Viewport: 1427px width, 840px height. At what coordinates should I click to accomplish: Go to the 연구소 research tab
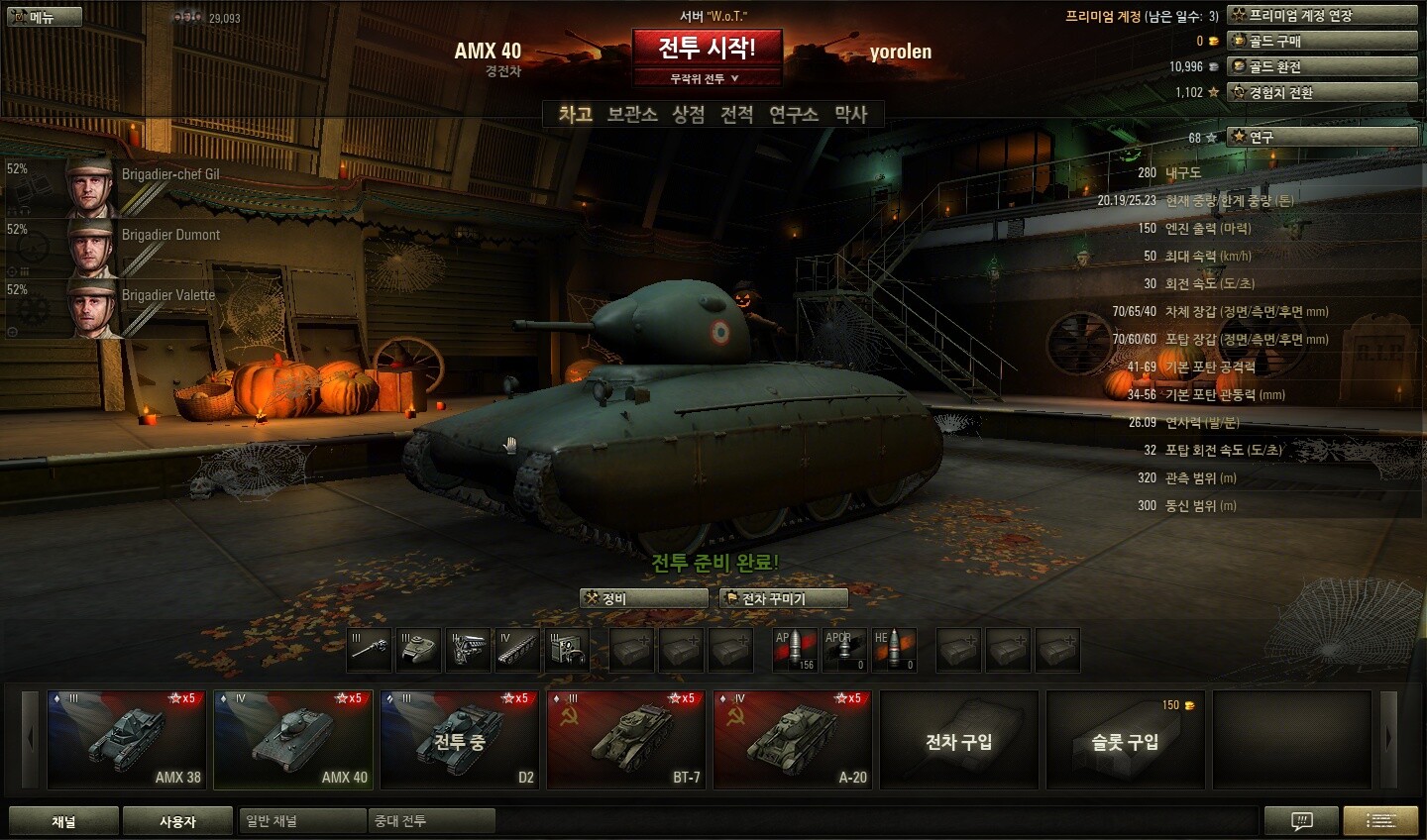click(794, 115)
